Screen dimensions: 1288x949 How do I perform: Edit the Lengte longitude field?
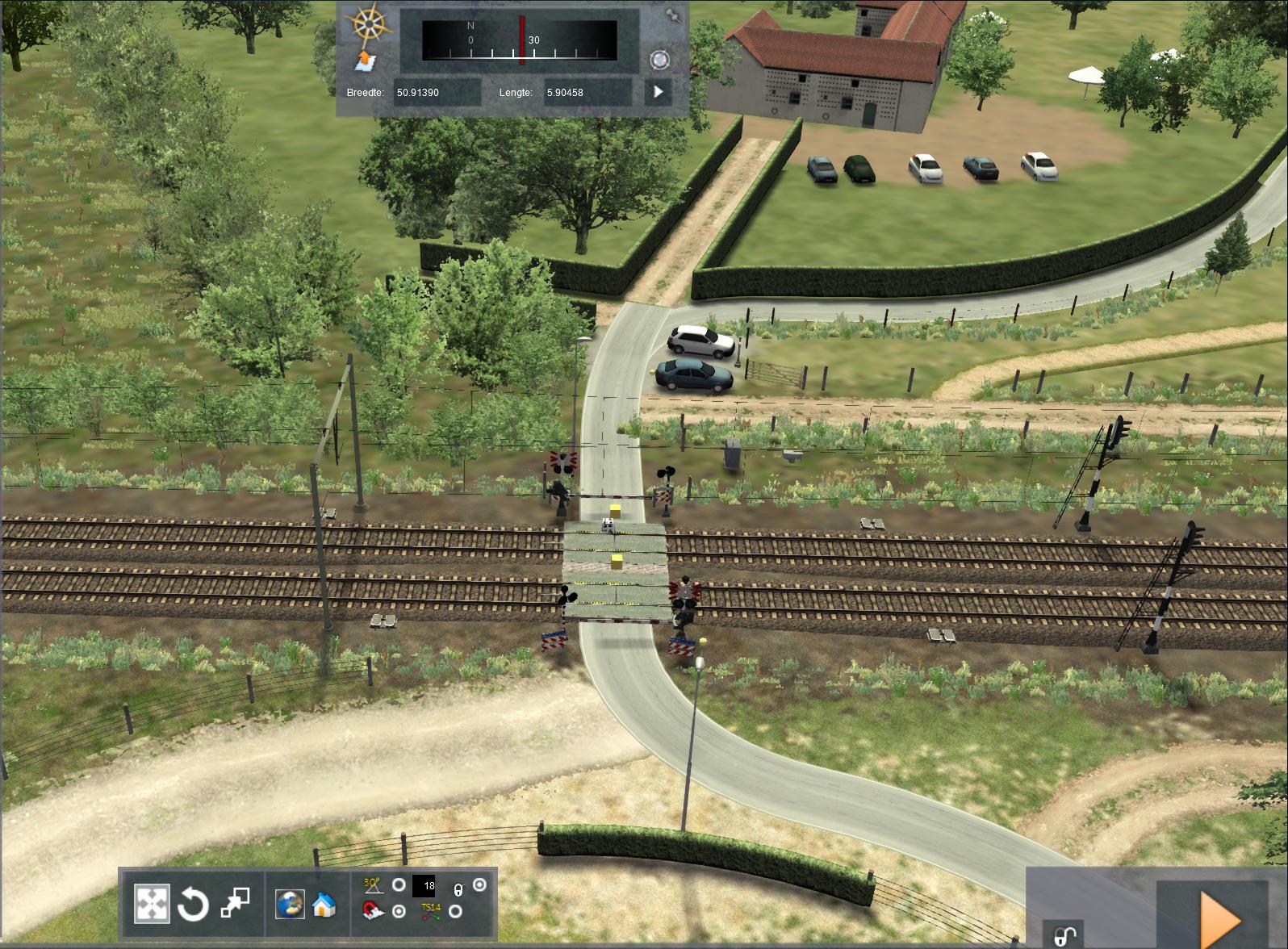point(587,92)
